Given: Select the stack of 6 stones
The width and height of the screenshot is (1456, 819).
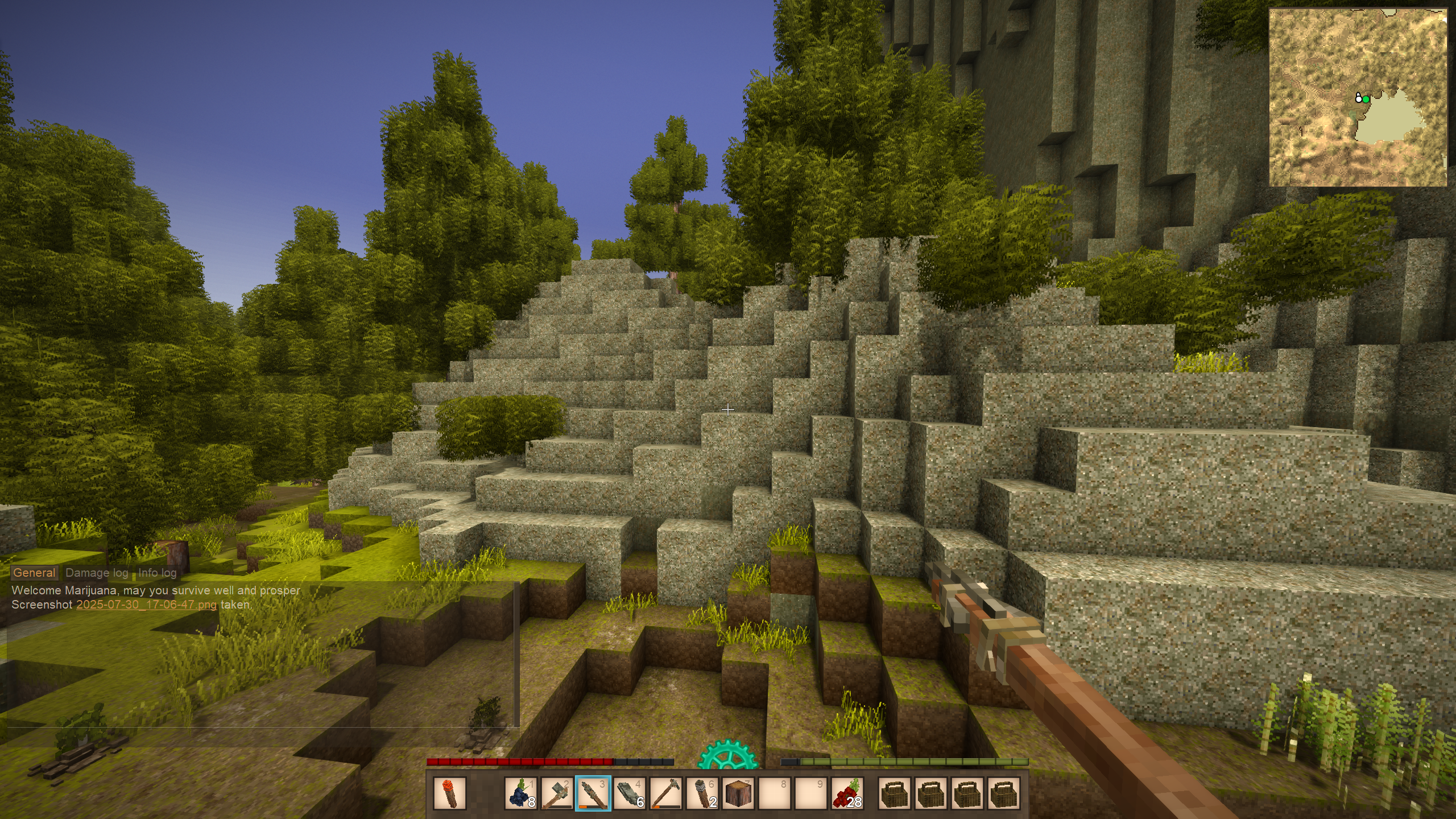Looking at the screenshot, I should (x=630, y=793).
